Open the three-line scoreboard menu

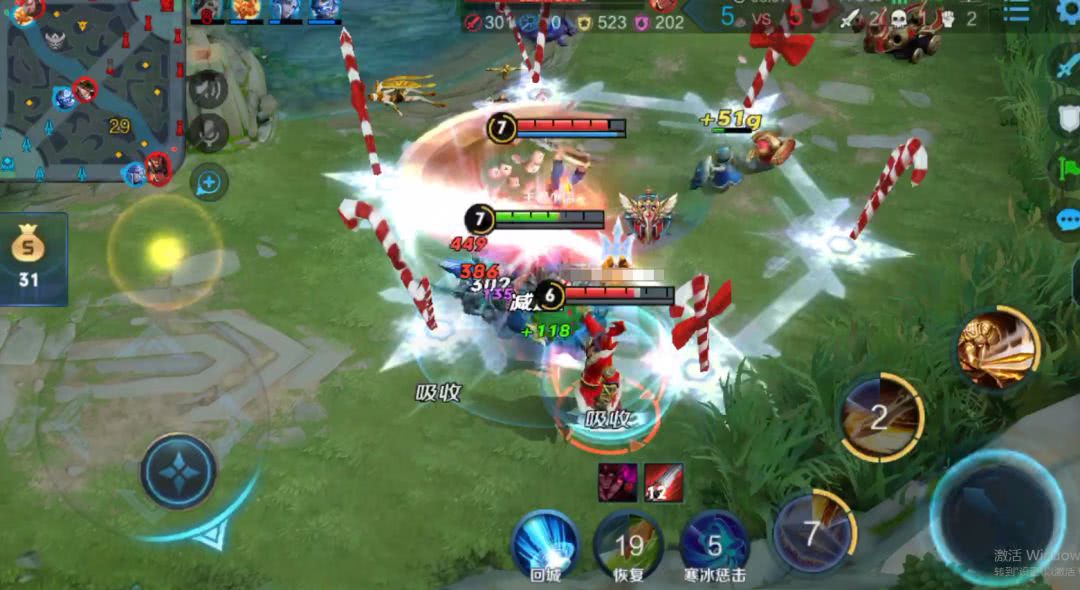1016,10
